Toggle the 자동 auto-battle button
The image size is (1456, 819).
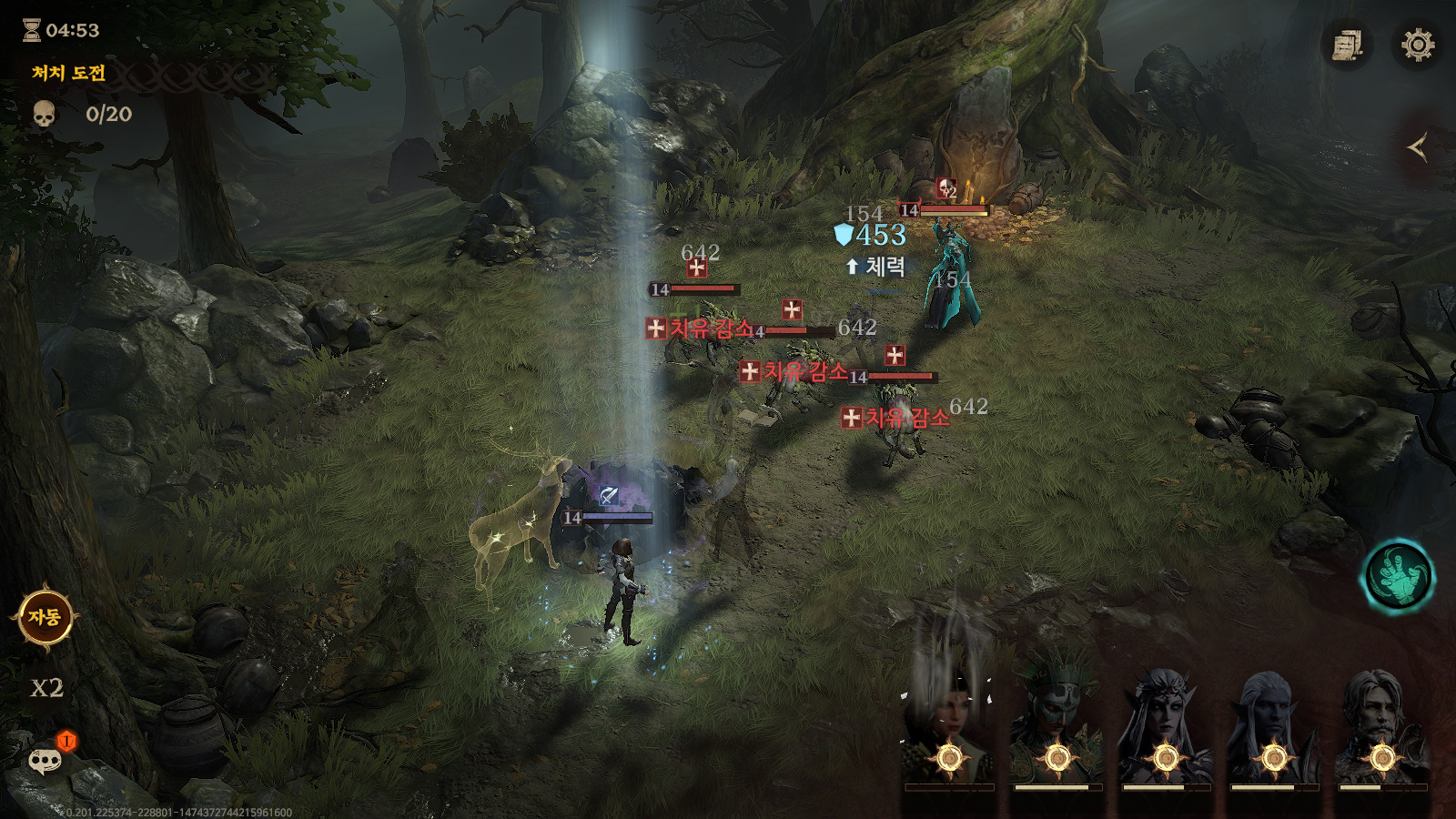click(45, 618)
